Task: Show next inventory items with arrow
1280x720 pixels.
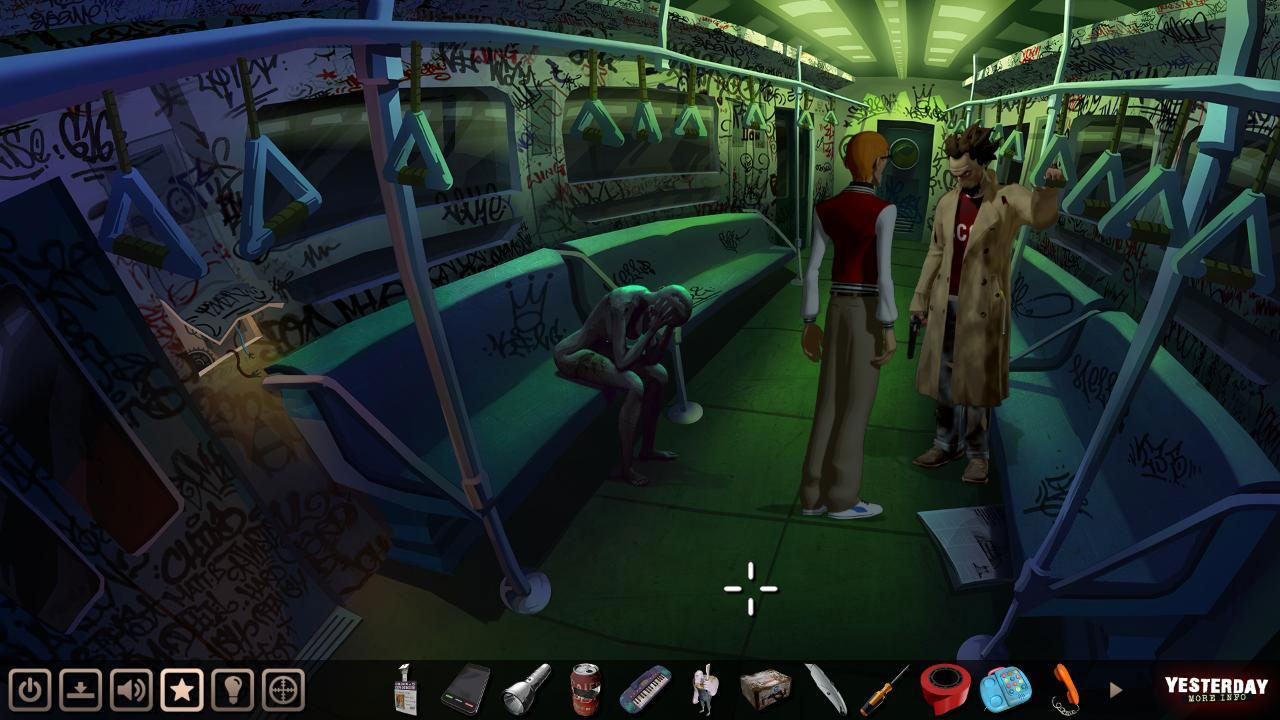Action: [1116, 689]
